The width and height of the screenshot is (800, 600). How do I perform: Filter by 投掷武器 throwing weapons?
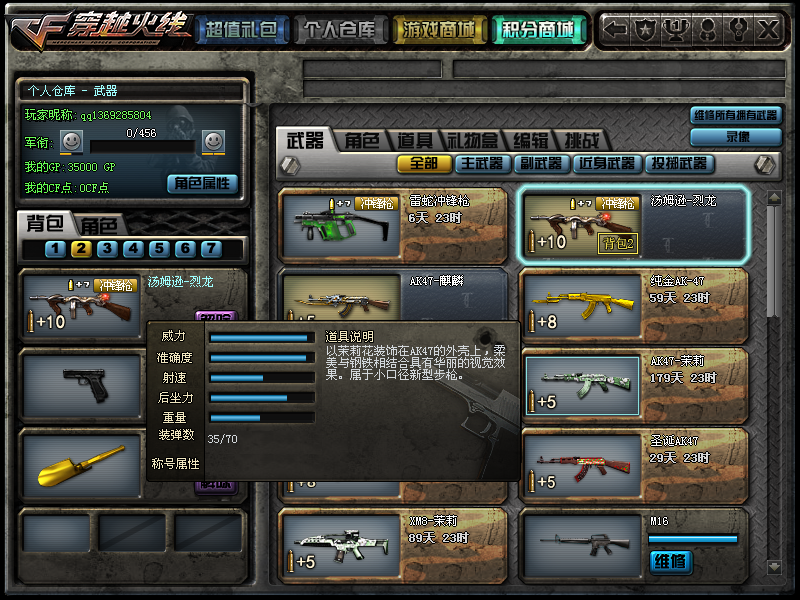[679, 164]
